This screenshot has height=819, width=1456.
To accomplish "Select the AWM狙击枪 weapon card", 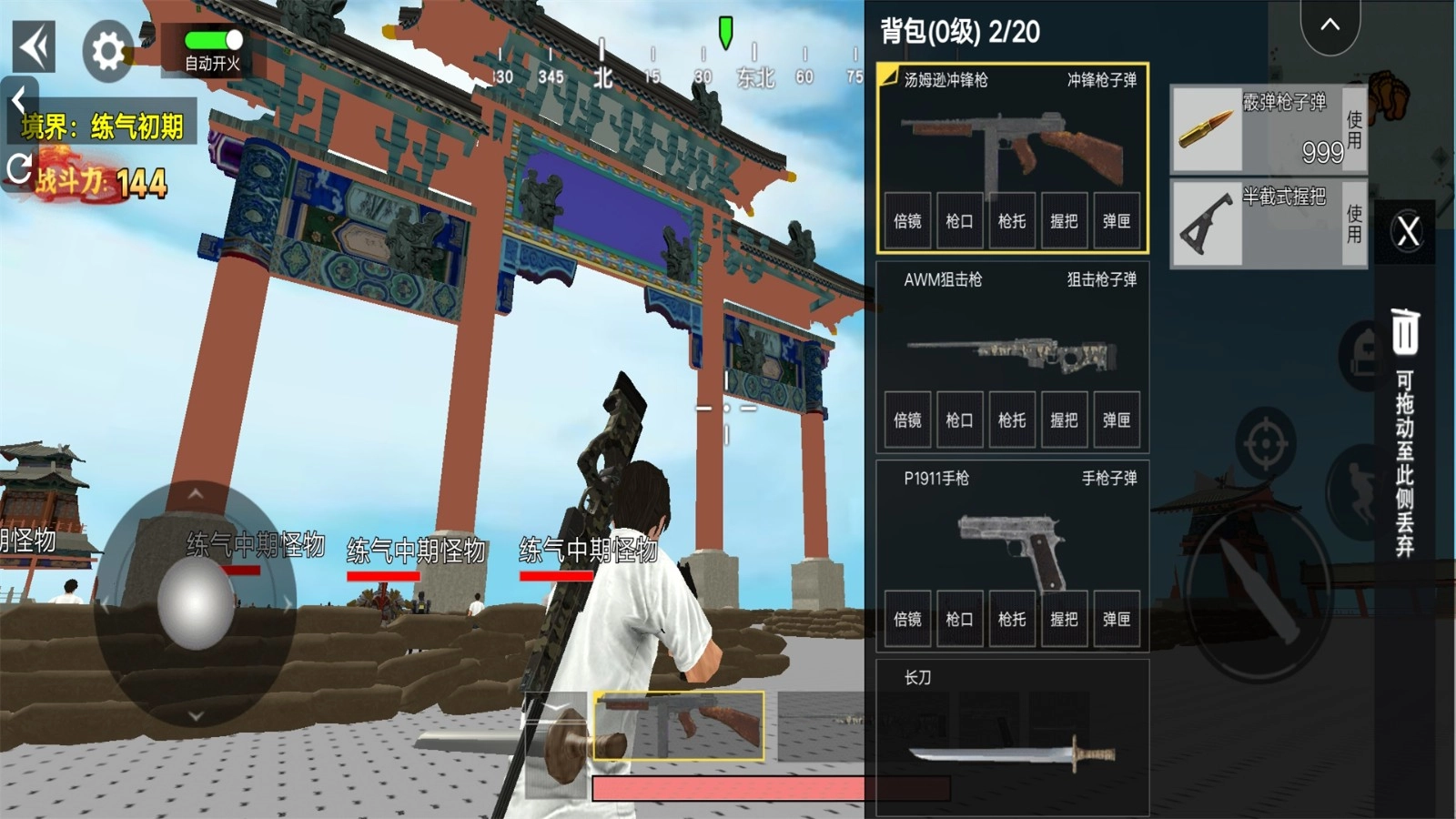I will [1015, 355].
